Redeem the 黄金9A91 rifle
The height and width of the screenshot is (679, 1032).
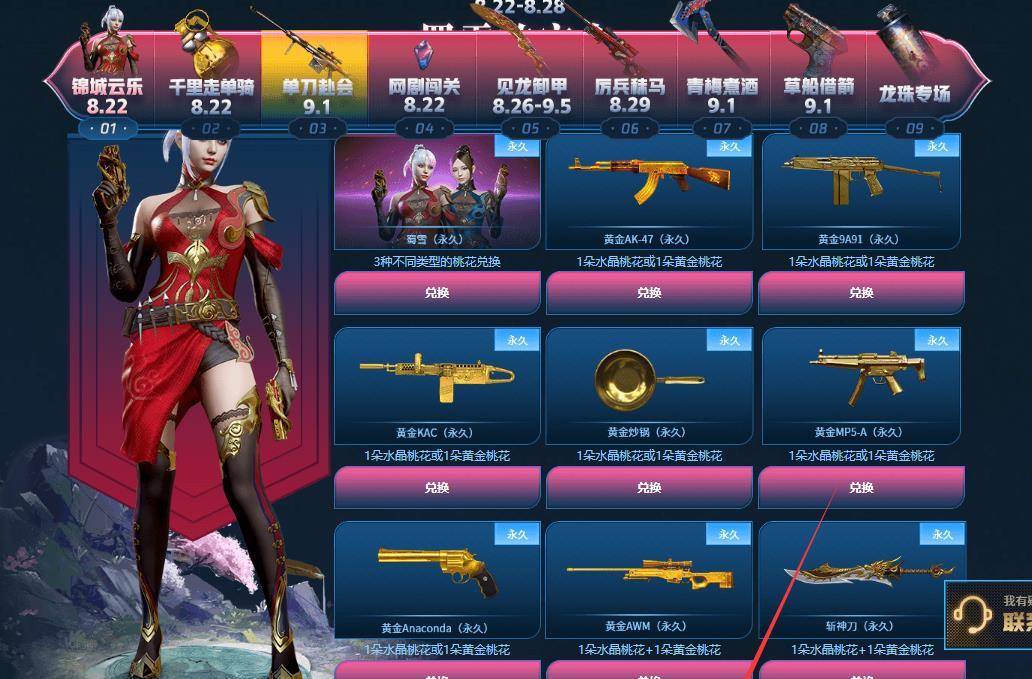(x=861, y=293)
